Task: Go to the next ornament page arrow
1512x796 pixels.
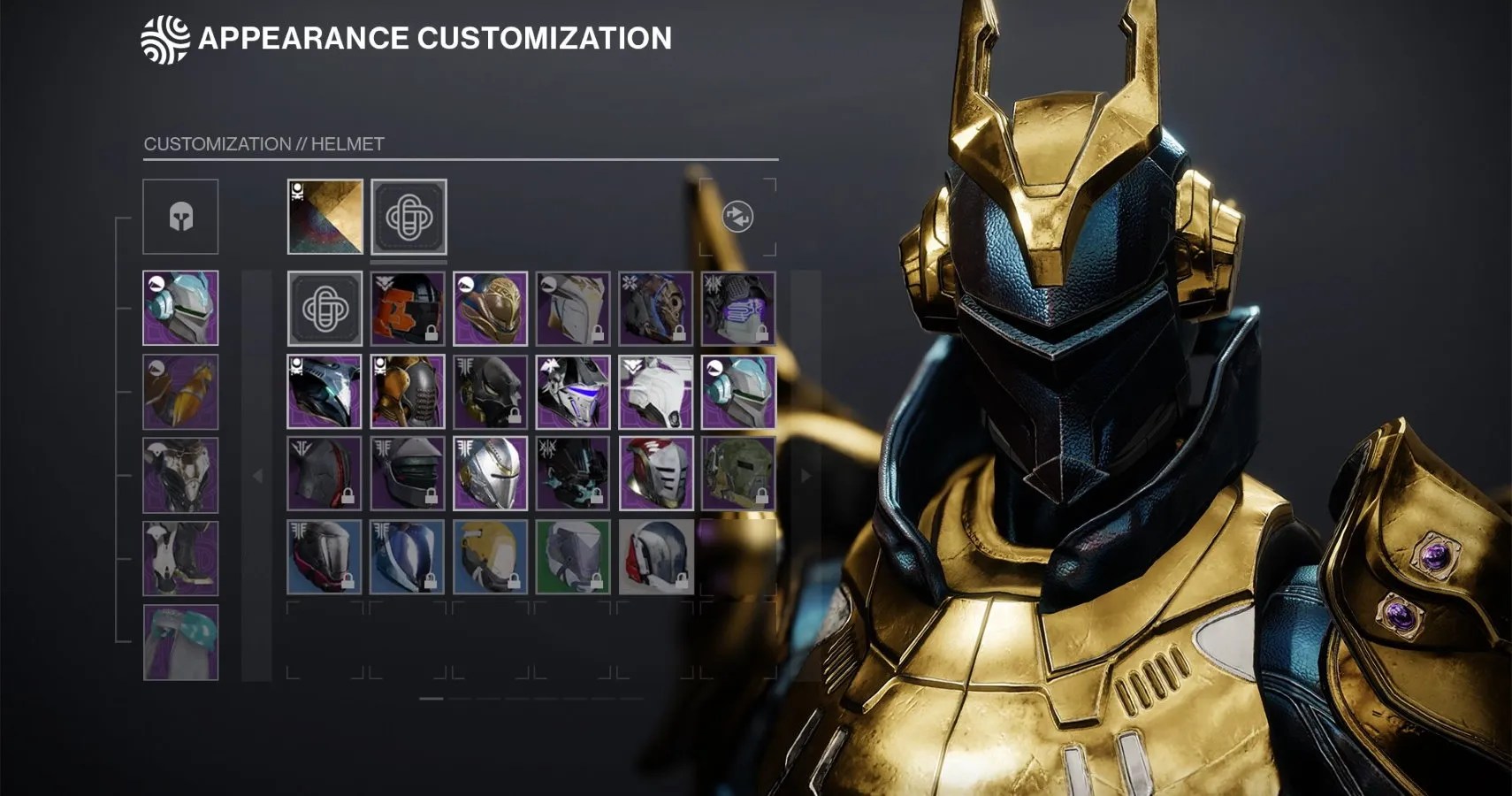Action: pos(805,476)
